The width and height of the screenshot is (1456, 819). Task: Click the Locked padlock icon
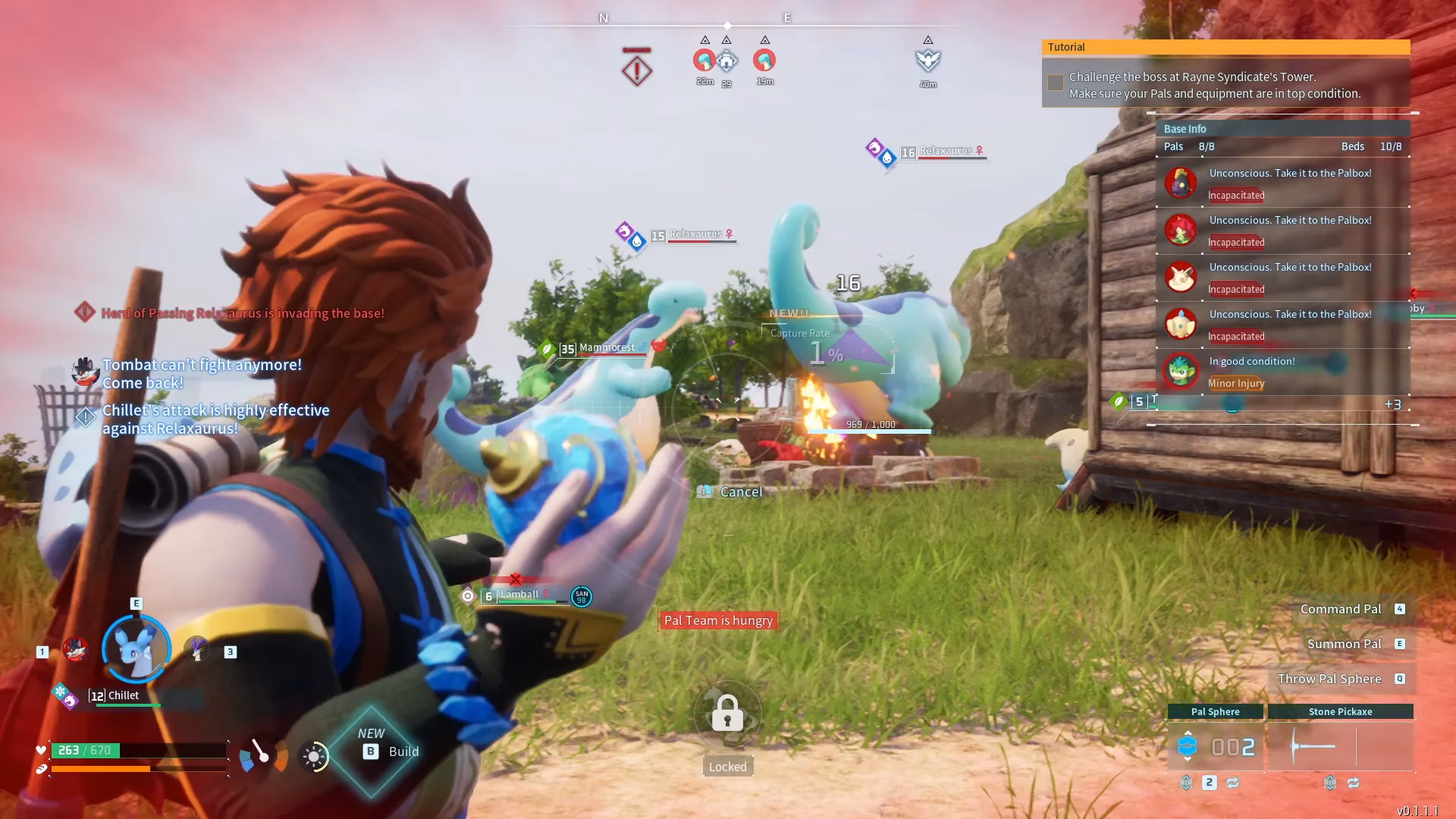point(727,714)
